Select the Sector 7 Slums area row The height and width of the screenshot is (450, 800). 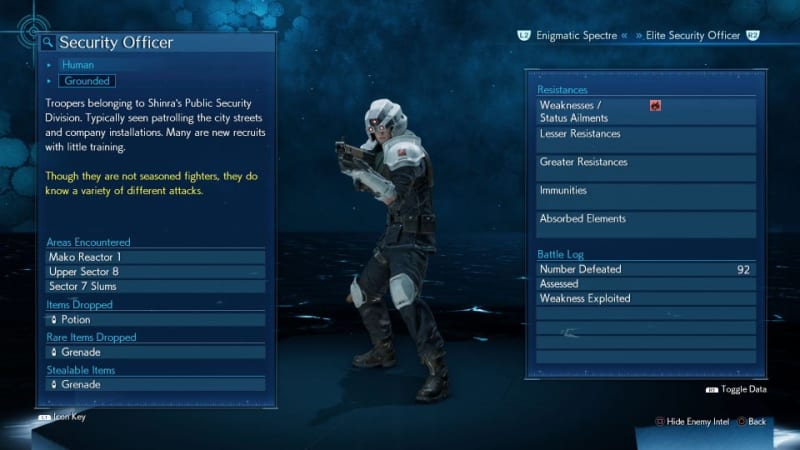tap(155, 287)
